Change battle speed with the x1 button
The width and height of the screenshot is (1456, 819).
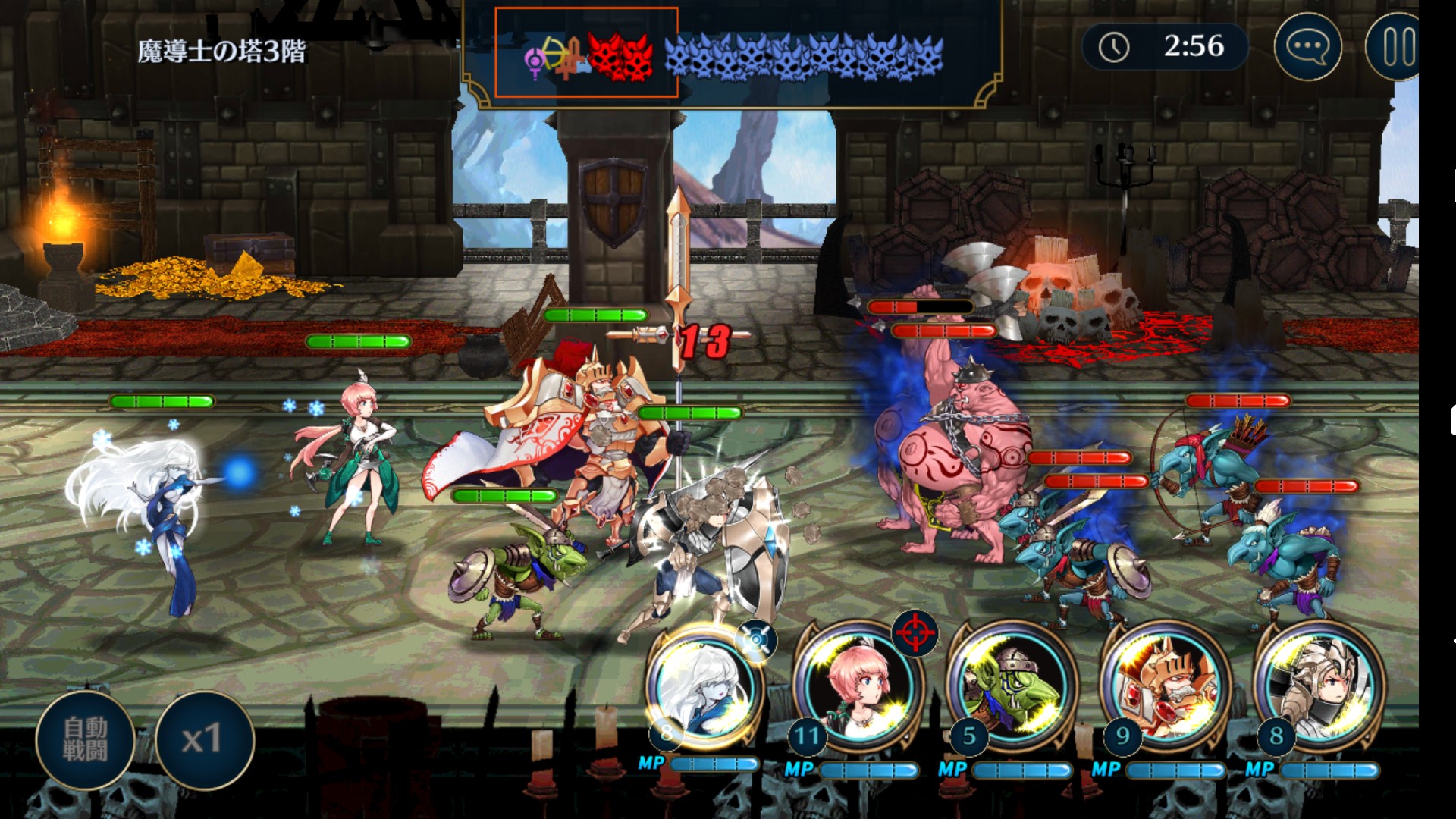click(203, 739)
